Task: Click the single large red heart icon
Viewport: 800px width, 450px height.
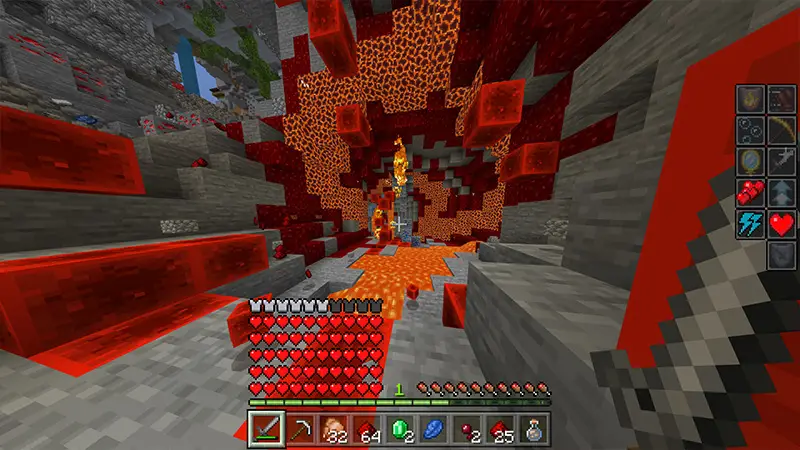Action: 781,223
